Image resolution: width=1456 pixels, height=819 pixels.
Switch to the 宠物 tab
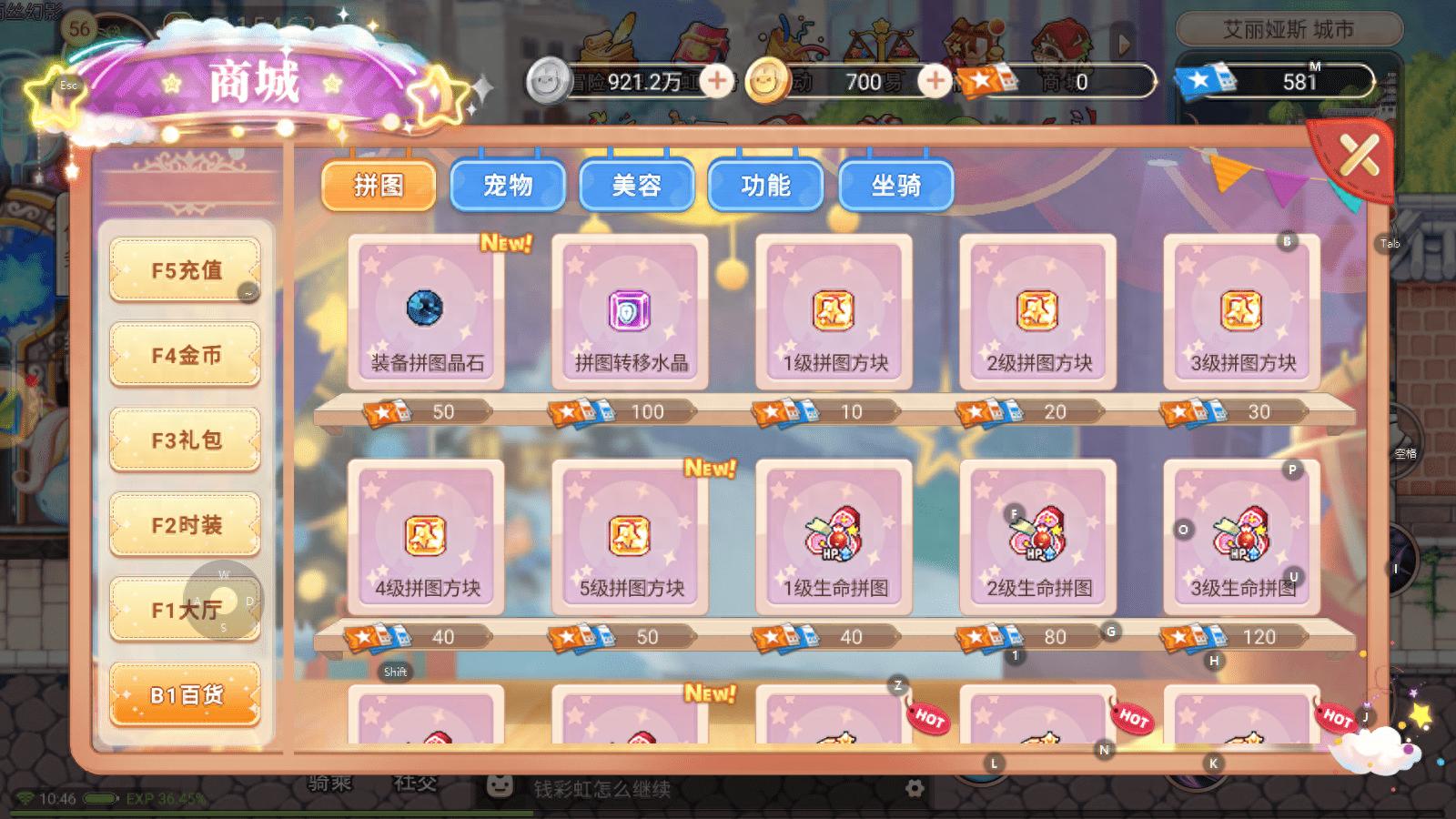point(508,185)
